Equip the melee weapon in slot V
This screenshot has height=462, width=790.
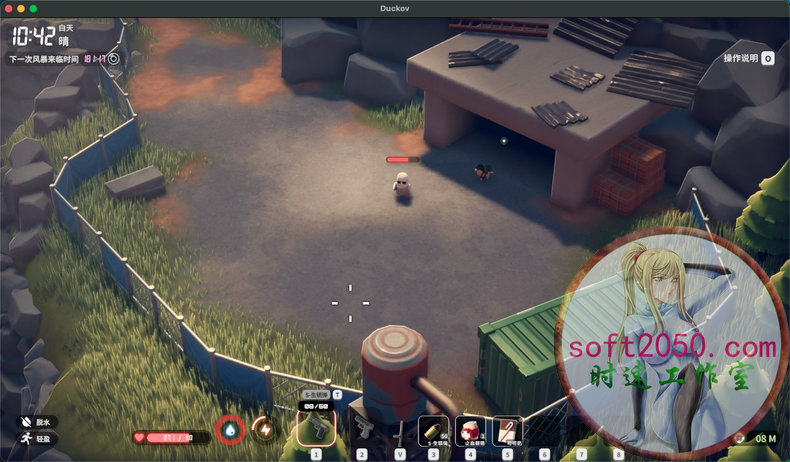click(x=399, y=431)
